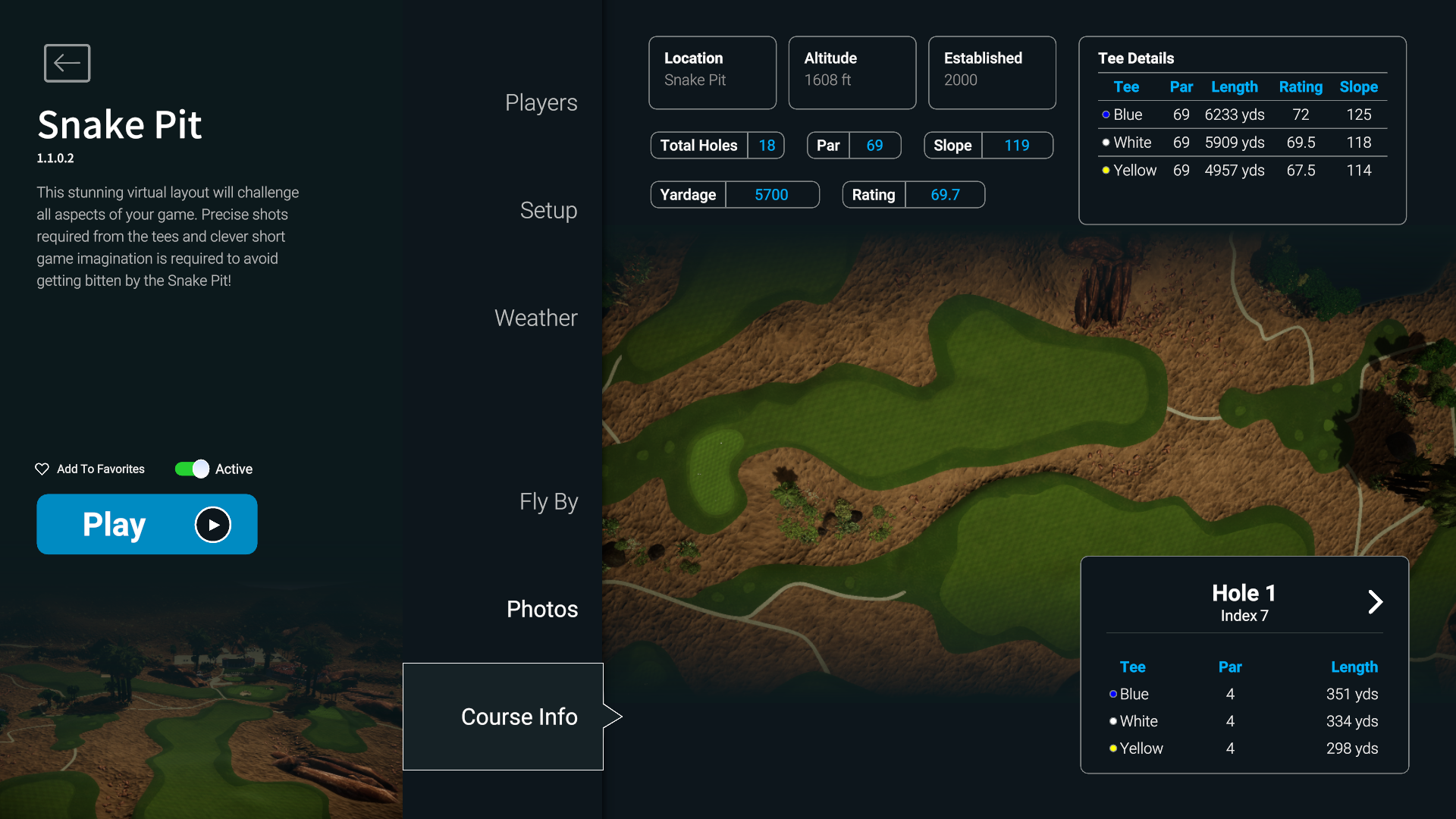Switch to the Setup section
The height and width of the screenshot is (819, 1456).
[x=548, y=210]
